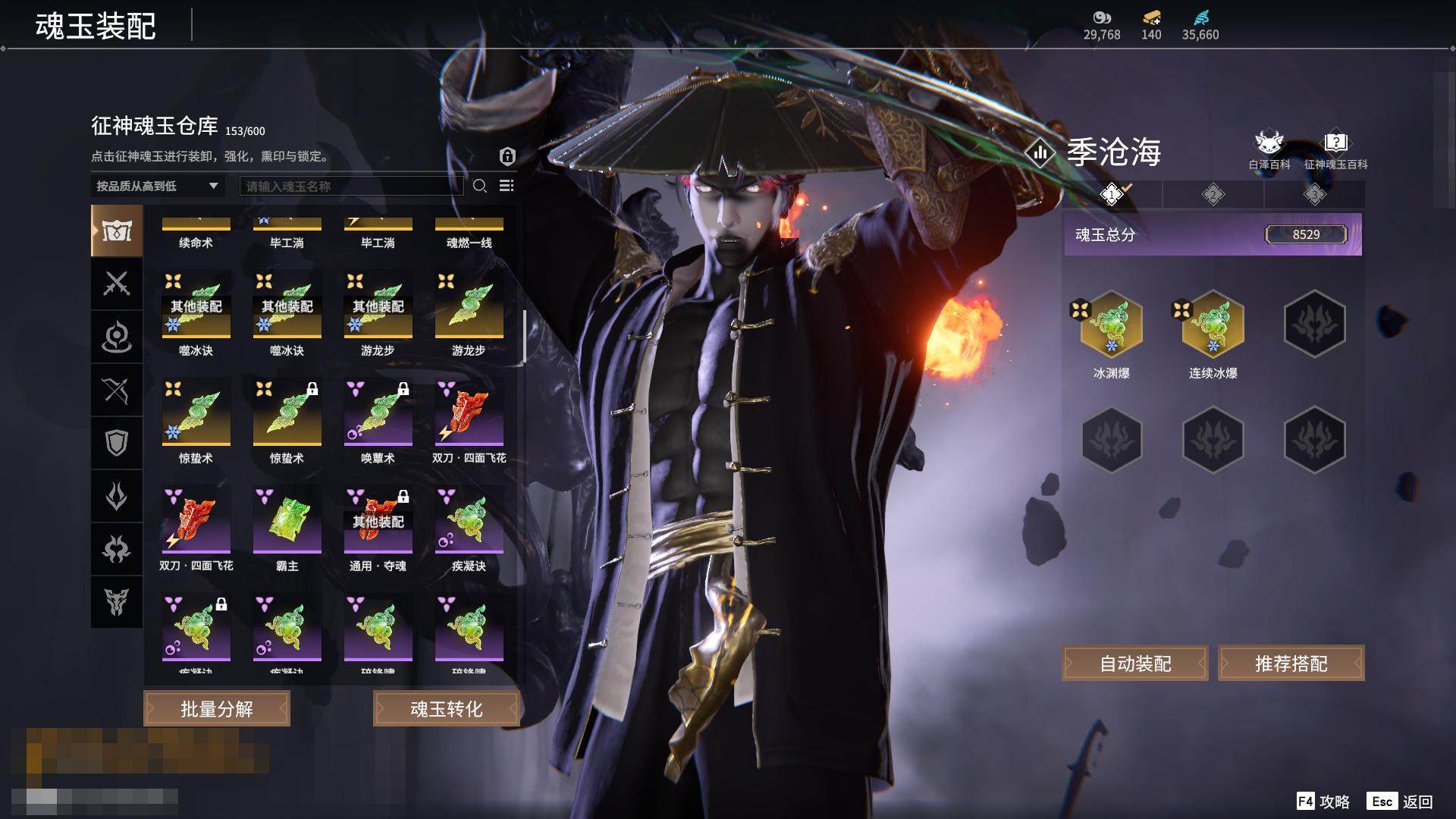The width and height of the screenshot is (1456, 819).
Task: Activate 自动装配 auto-equip
Action: pos(1135,664)
